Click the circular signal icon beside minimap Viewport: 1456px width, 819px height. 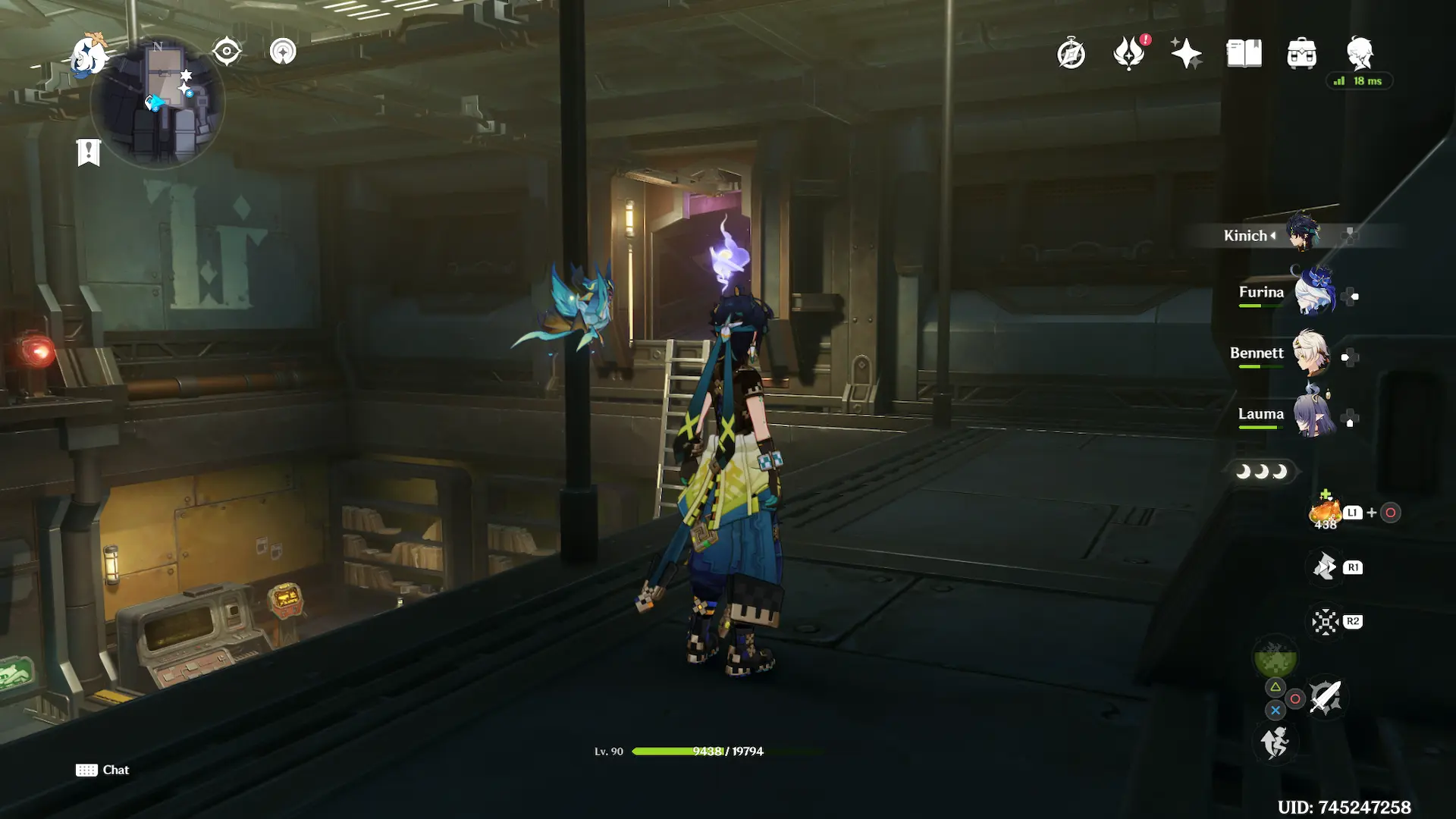(283, 52)
